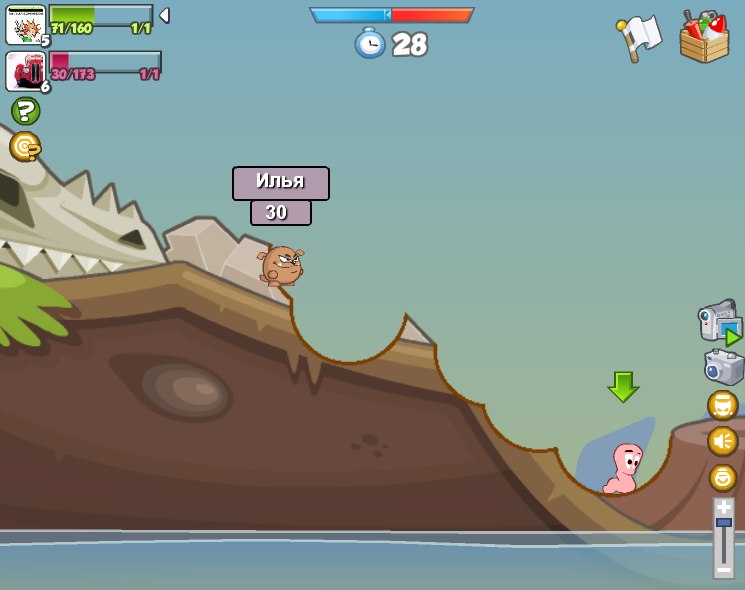The height and width of the screenshot is (590, 745).
Task: Toggle sound with the speaker button
Action: tap(723, 441)
